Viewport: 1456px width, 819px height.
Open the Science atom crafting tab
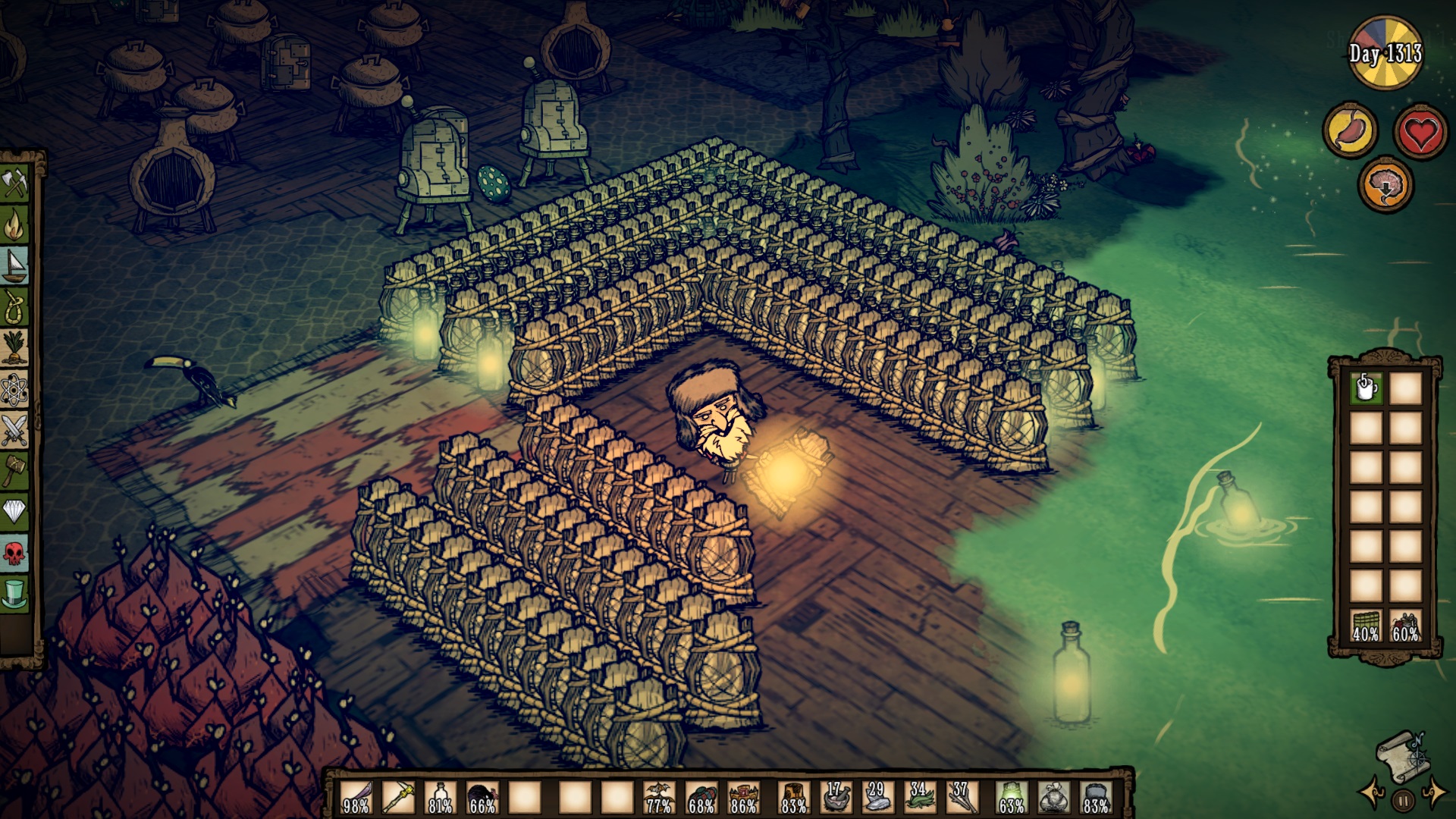(x=15, y=391)
